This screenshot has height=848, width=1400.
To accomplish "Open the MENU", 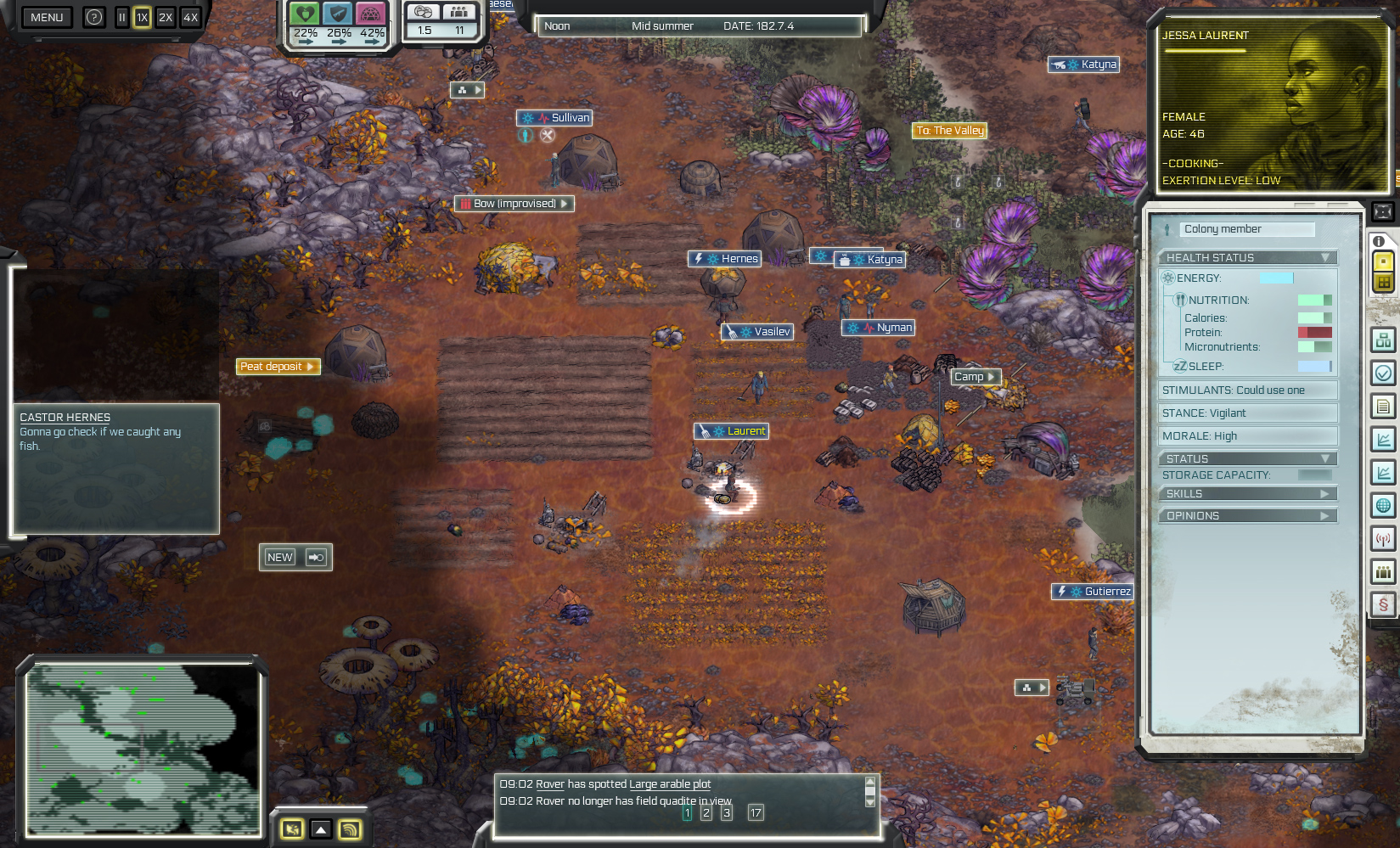I will point(47,17).
